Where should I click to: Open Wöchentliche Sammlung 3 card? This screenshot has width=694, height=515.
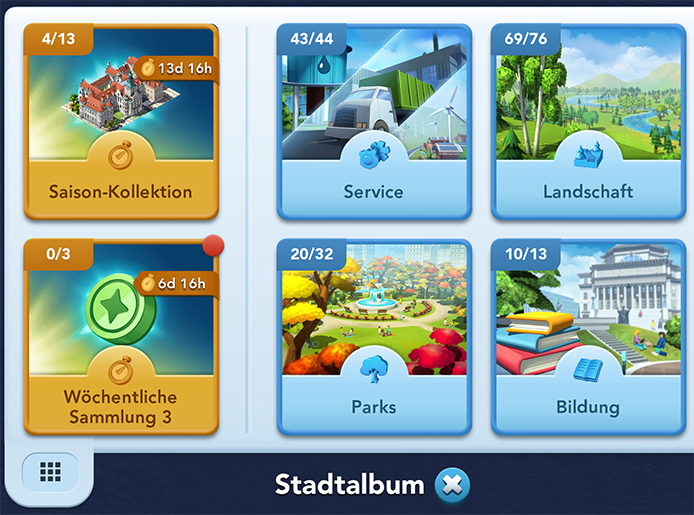point(120,338)
